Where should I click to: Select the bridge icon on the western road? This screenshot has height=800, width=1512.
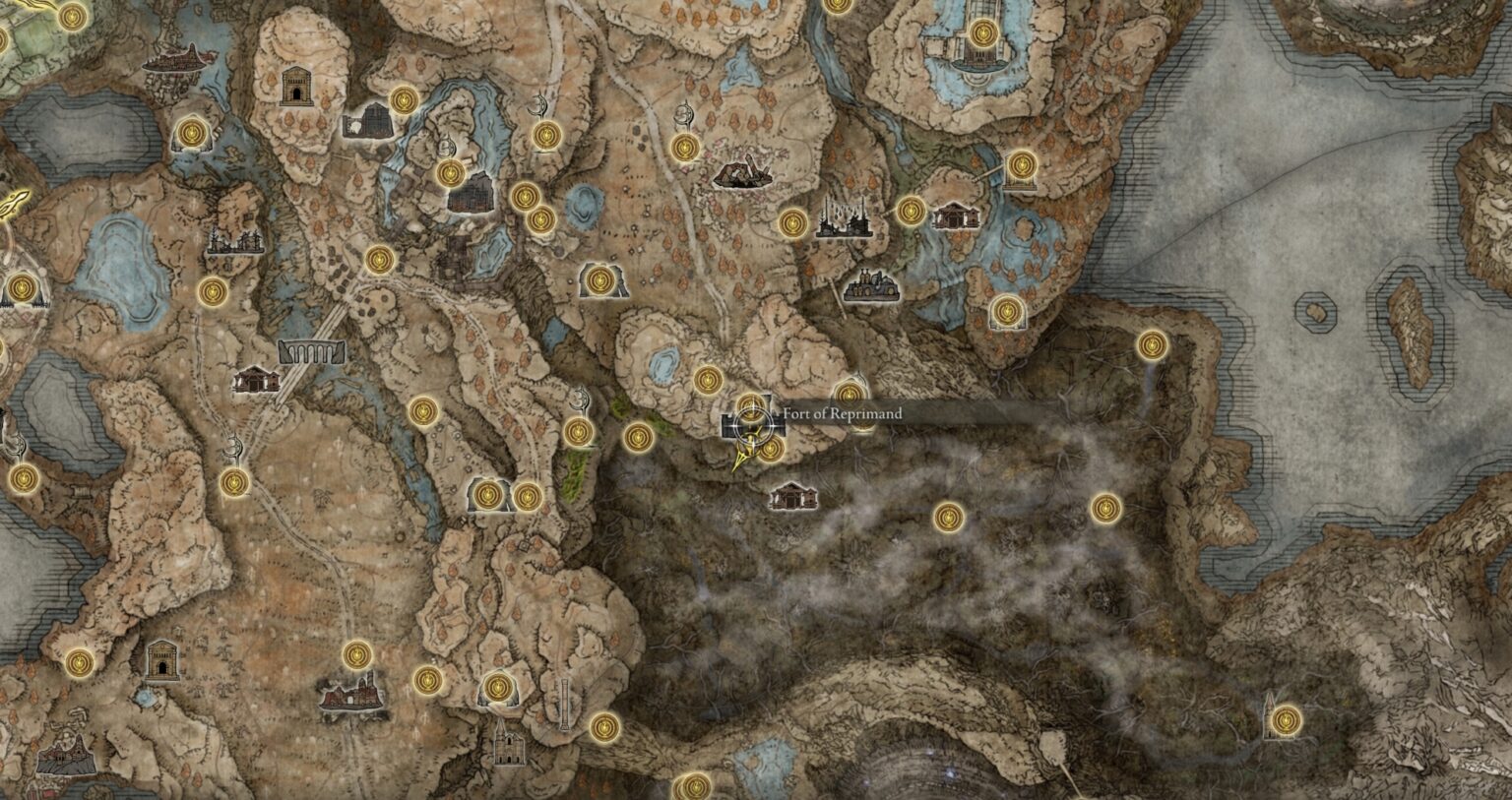coord(312,351)
